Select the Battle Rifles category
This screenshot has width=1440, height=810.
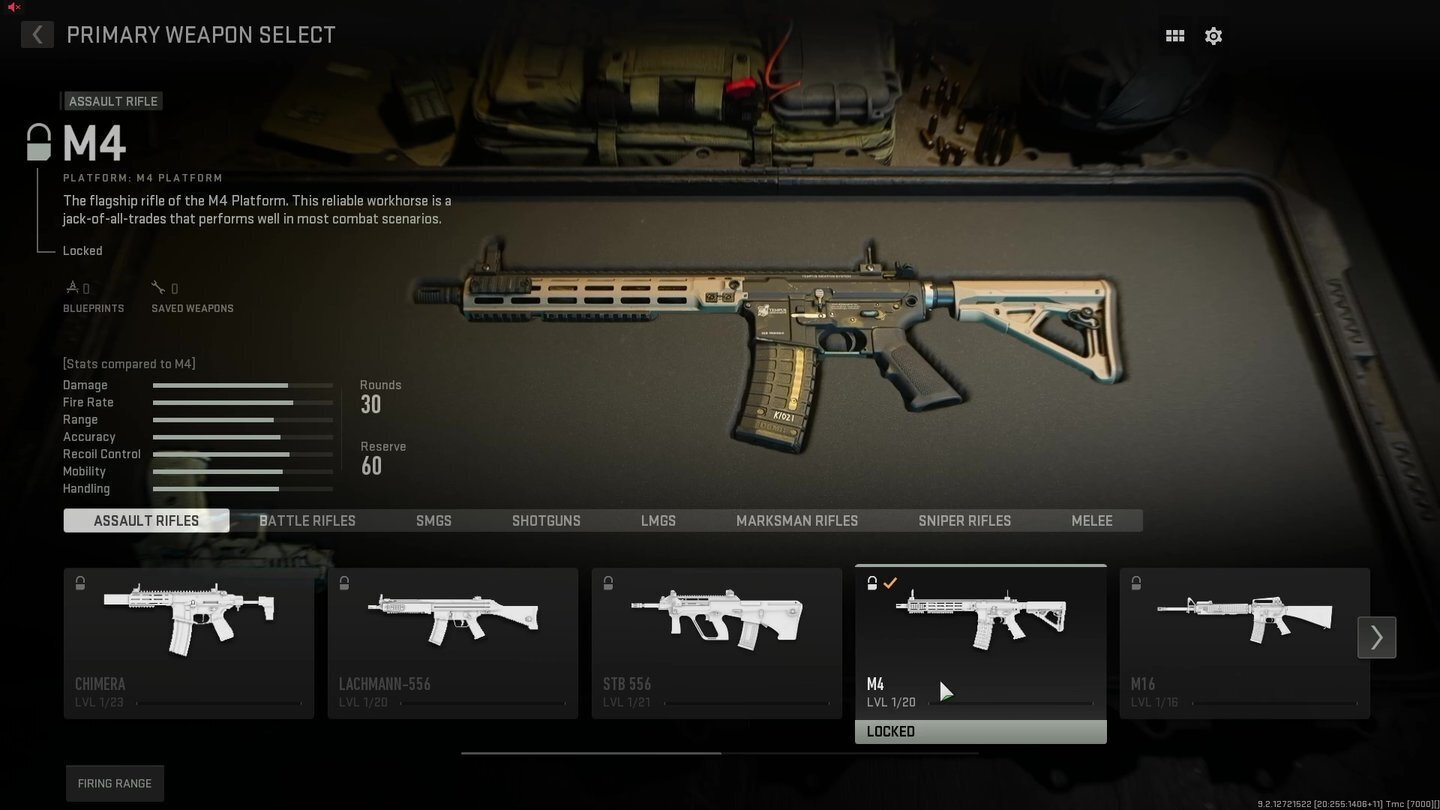click(x=307, y=520)
